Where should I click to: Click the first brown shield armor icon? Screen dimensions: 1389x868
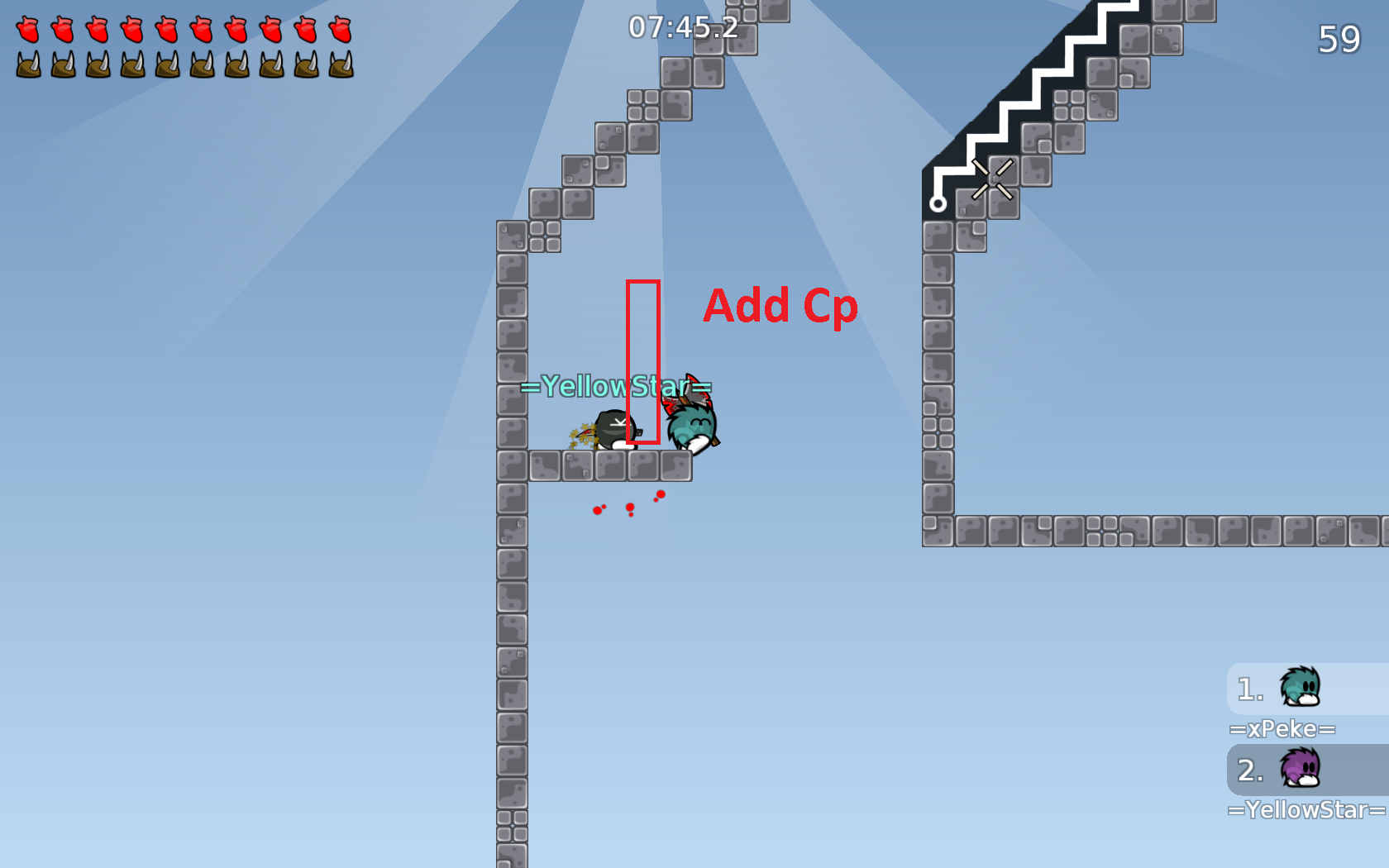coord(28,63)
